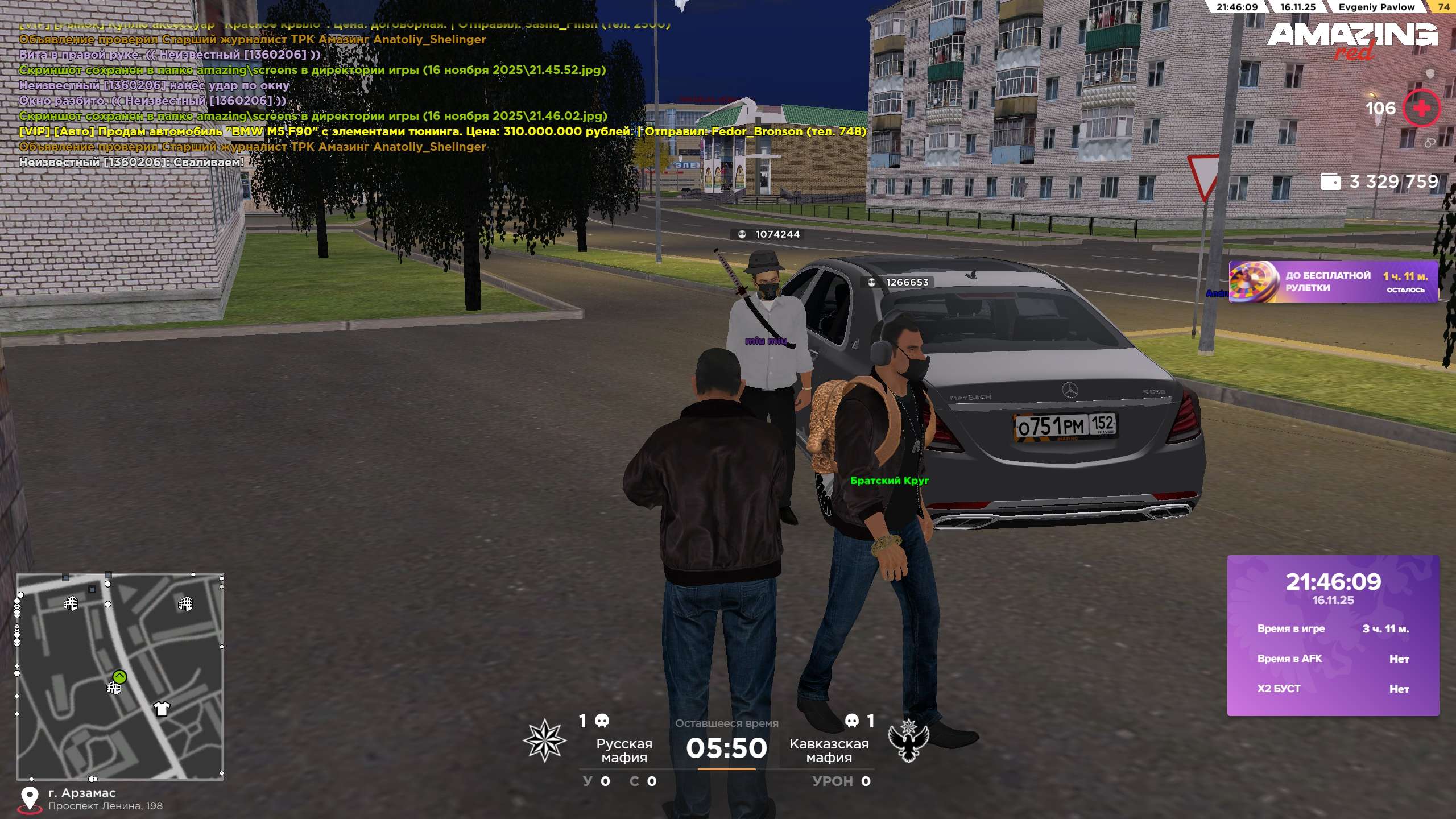This screenshot has height=819, width=1456.
Task: Click the BMW M5 F90 sale ad in chat
Action: pos(442,131)
